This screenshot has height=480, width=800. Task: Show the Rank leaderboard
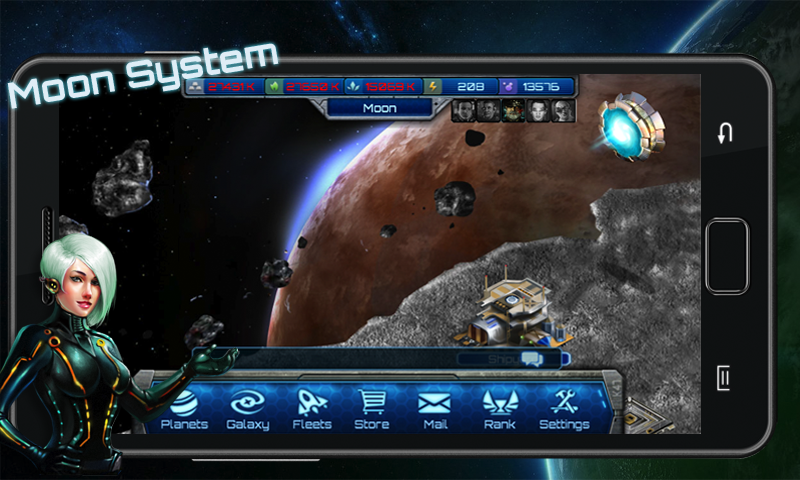499,408
